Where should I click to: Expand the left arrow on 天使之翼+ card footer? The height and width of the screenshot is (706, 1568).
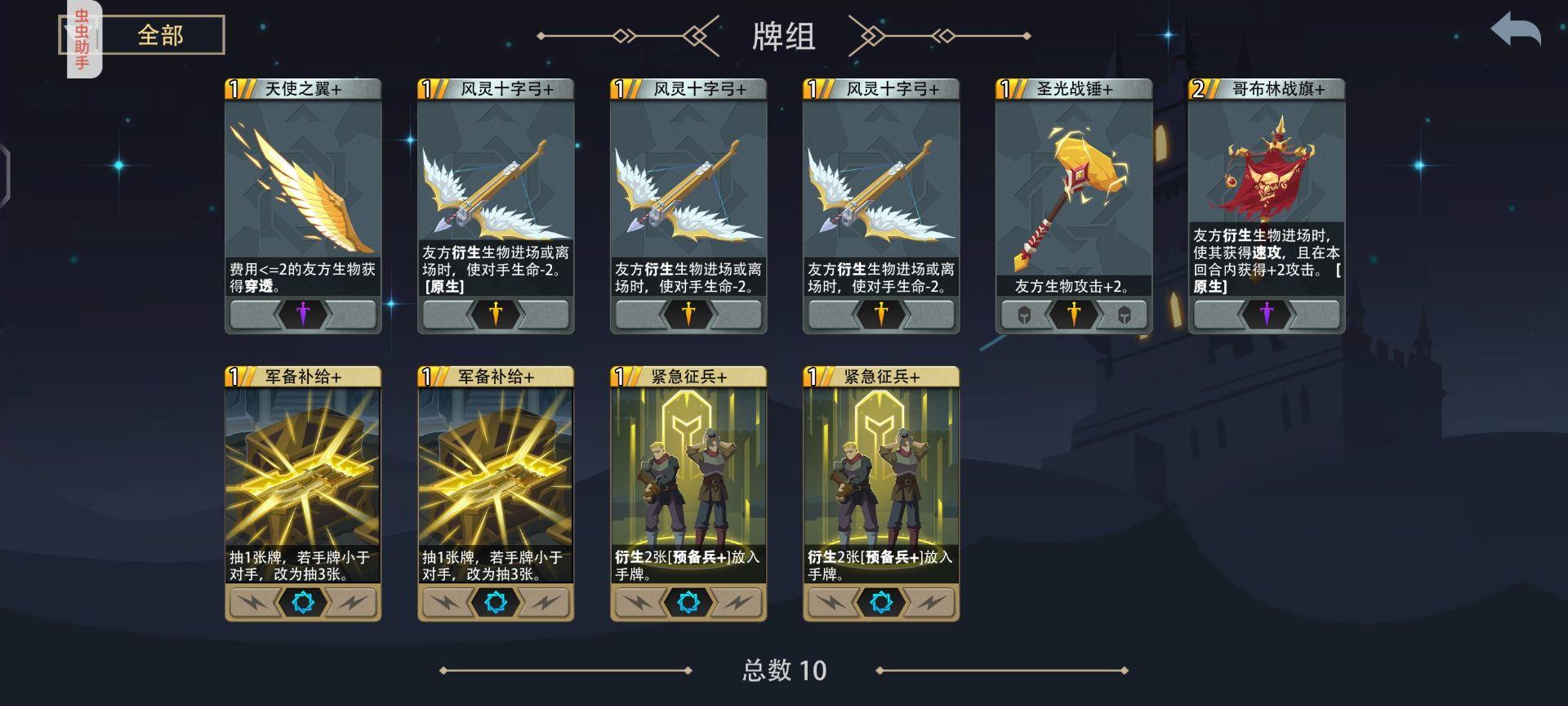click(255, 315)
